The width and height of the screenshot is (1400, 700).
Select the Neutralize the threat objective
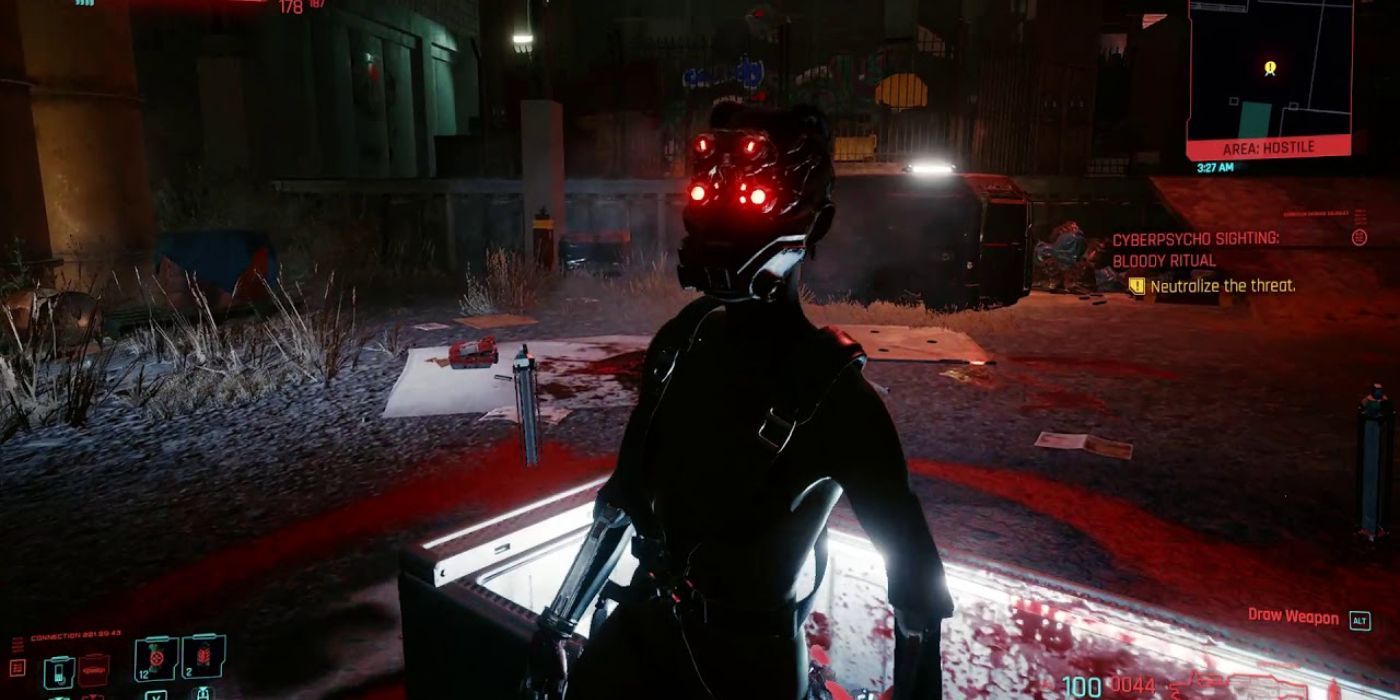pos(1222,286)
